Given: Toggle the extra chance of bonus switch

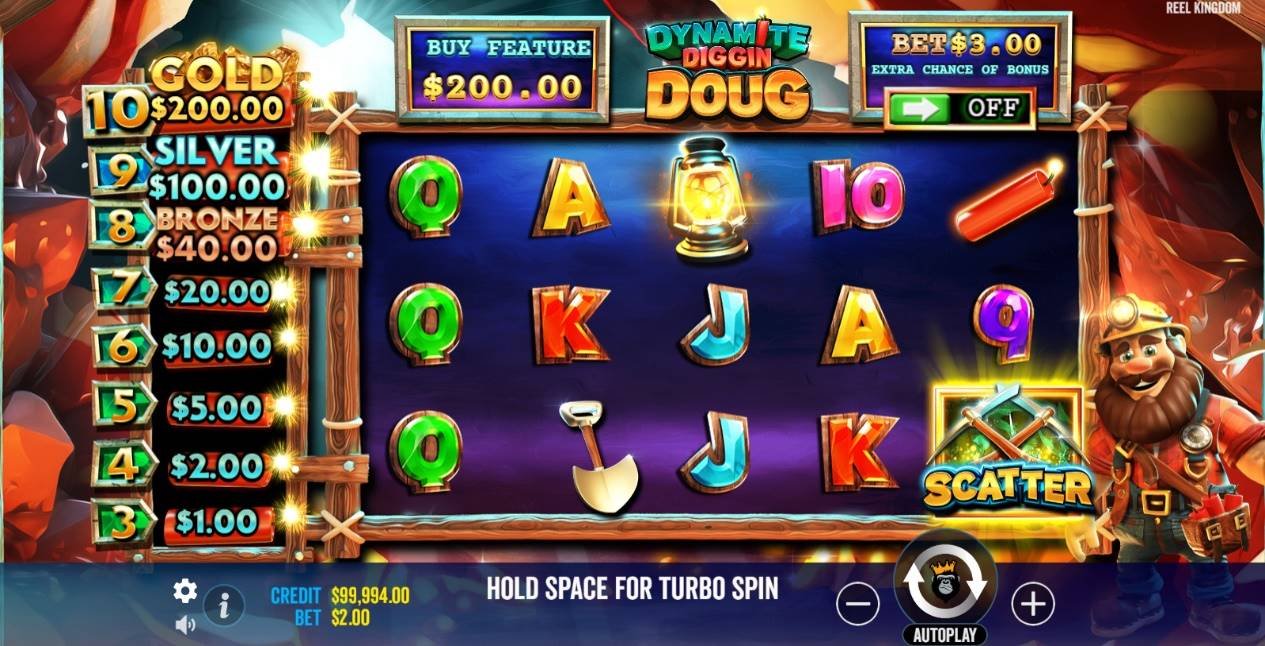Looking at the screenshot, I should coord(959,108).
